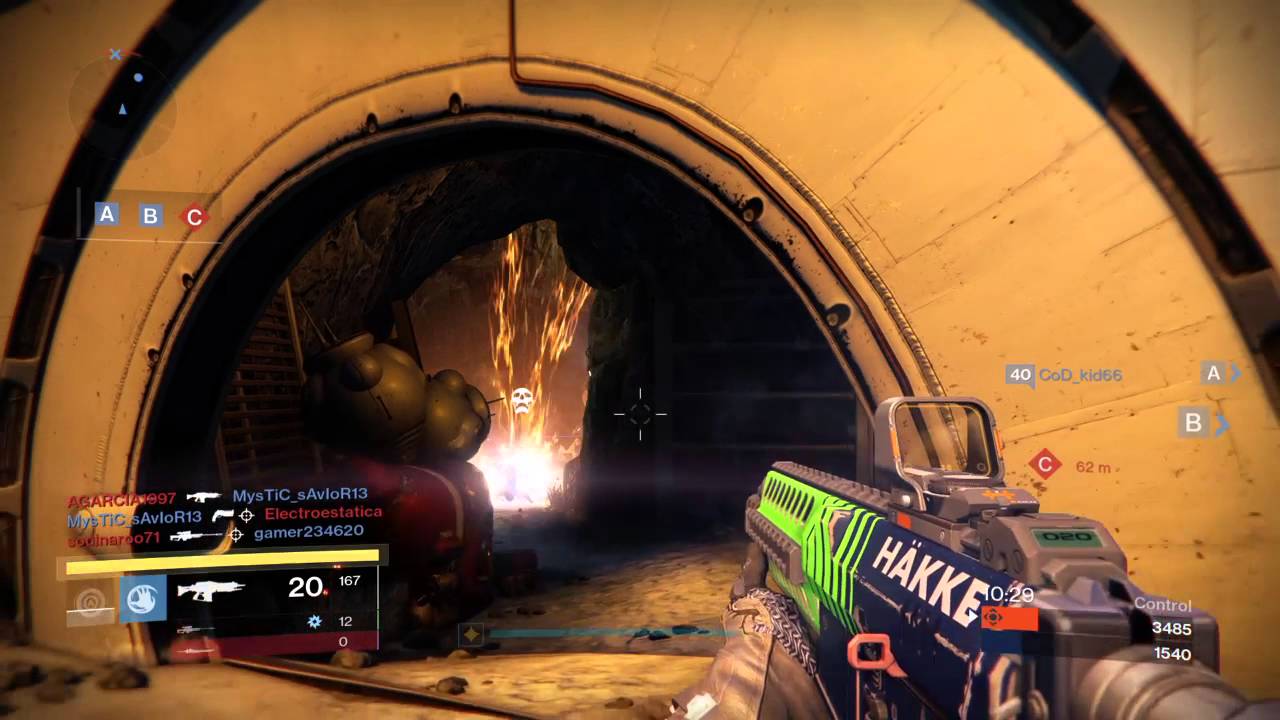Viewport: 1280px width, 720px height.
Task: Click the Control game mode label
Action: coord(1162,605)
